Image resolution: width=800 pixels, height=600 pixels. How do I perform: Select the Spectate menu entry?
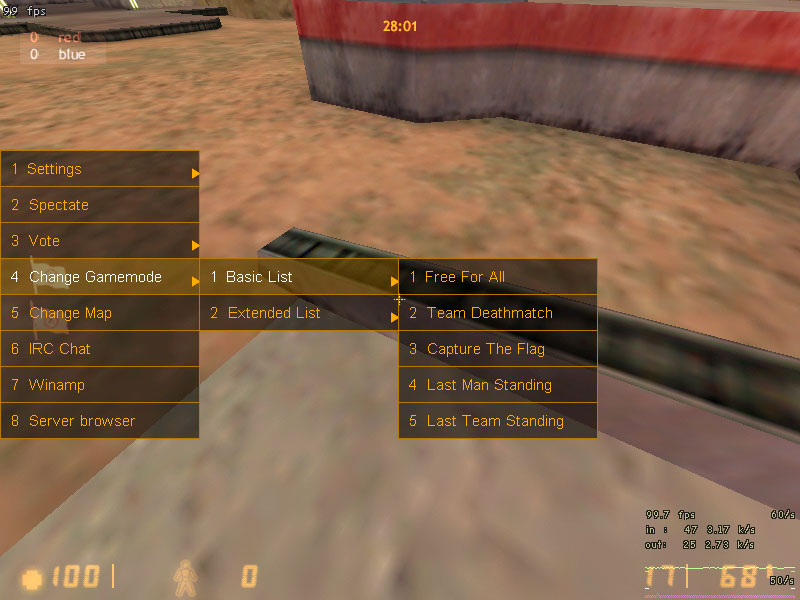coord(99,205)
